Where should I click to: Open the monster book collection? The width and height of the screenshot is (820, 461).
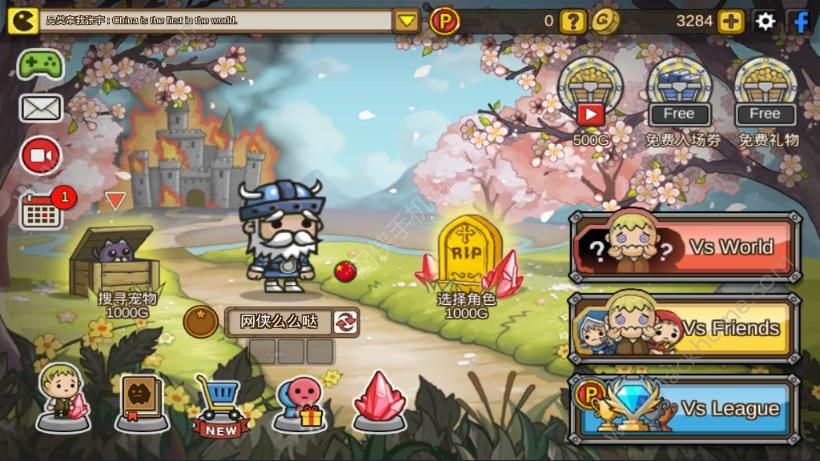coord(140,401)
